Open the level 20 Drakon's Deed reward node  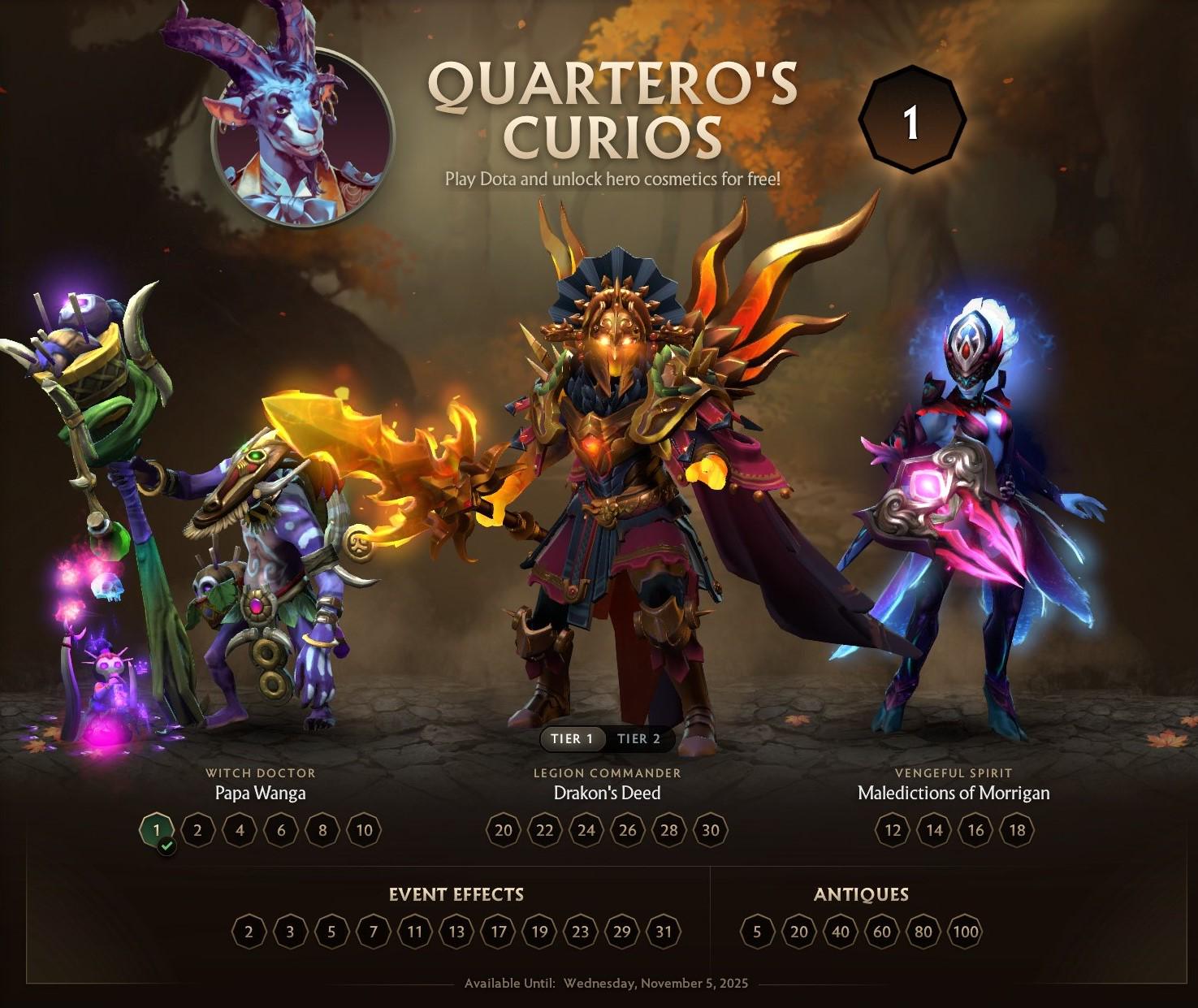click(x=503, y=830)
